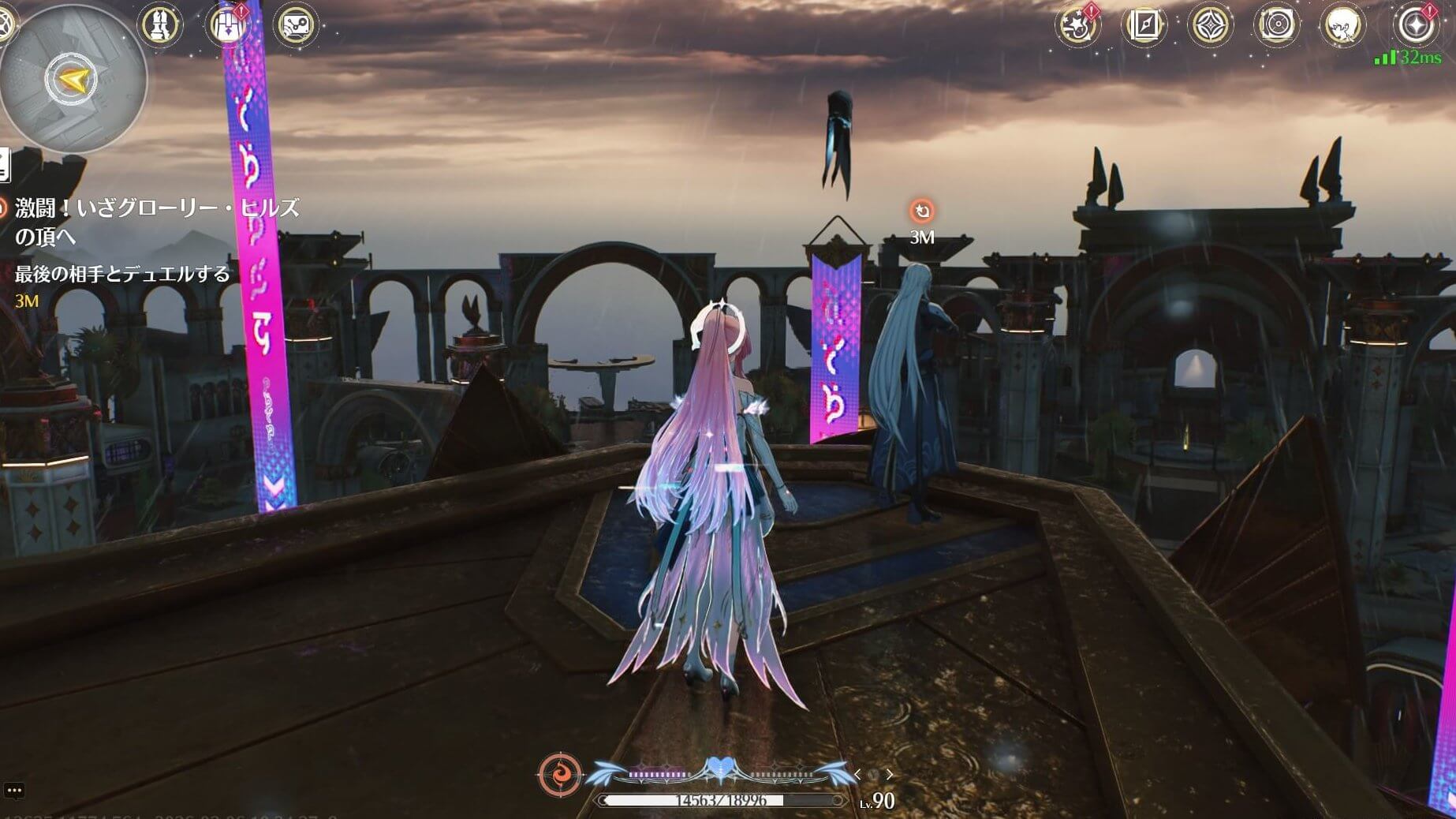Open the sparkle star menu with alert
Screen dimensions: 1456x819
1417,25
